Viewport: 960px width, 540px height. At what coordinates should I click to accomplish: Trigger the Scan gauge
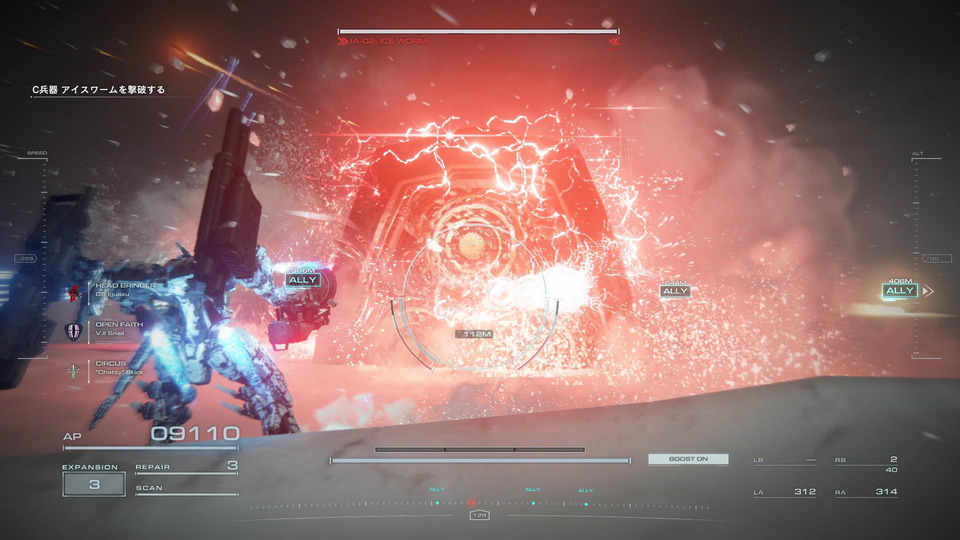click(x=187, y=490)
